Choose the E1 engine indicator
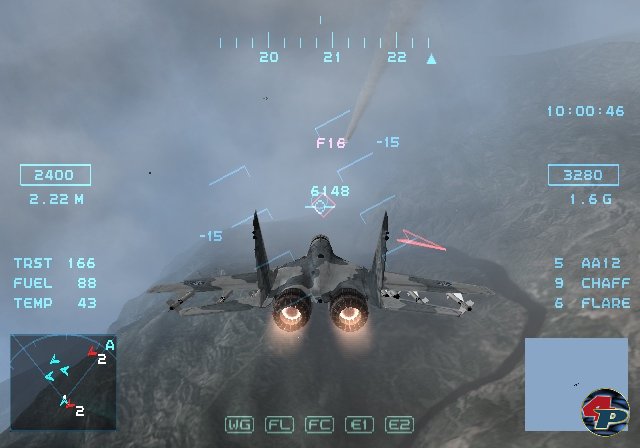This screenshot has width=640, height=448. tap(359, 425)
